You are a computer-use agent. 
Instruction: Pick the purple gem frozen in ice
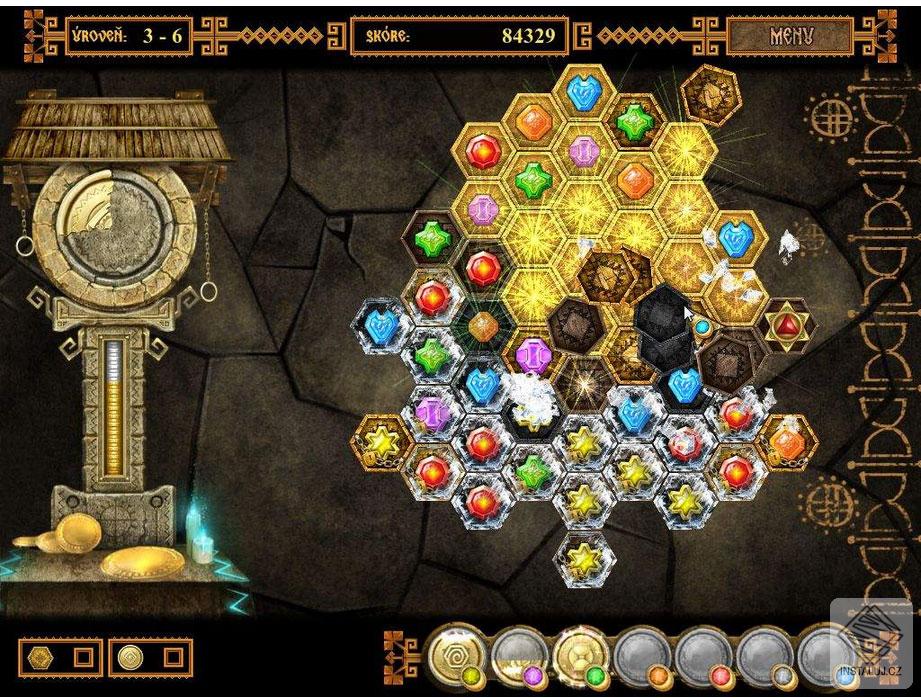pos(432,411)
